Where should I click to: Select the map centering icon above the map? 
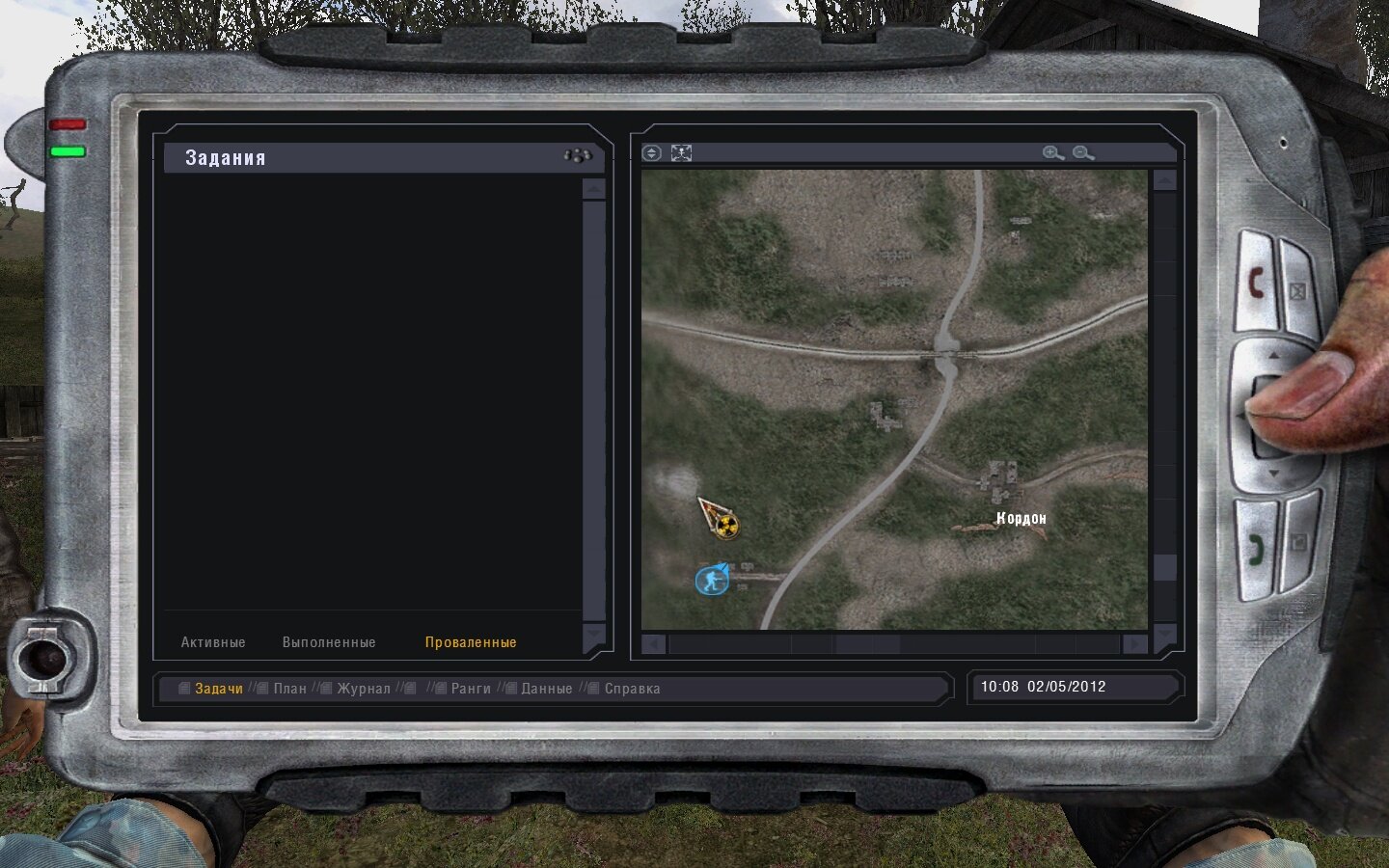pos(651,151)
